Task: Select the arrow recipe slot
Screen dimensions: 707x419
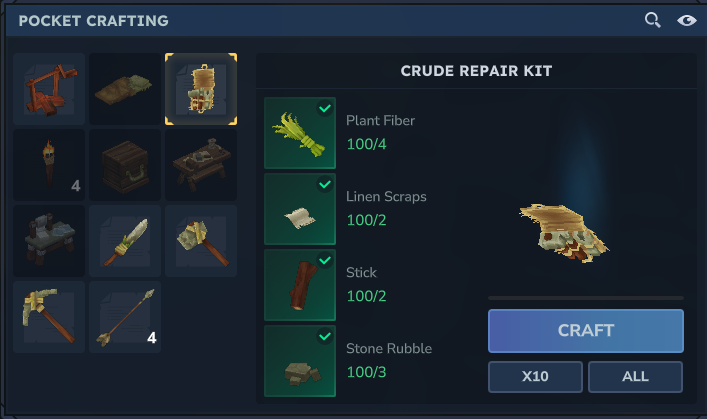Action: [x=125, y=317]
